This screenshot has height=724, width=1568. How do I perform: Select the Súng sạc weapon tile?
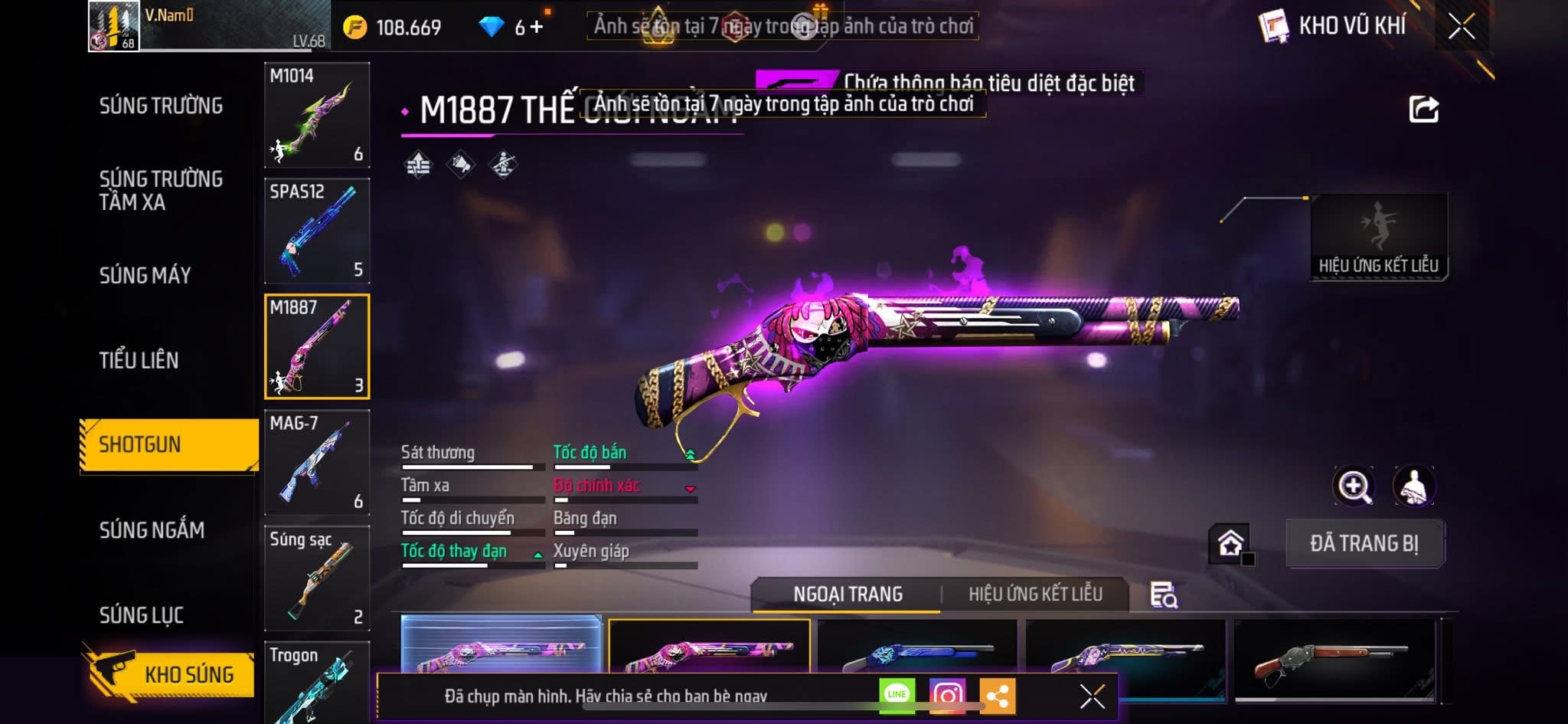(x=317, y=578)
